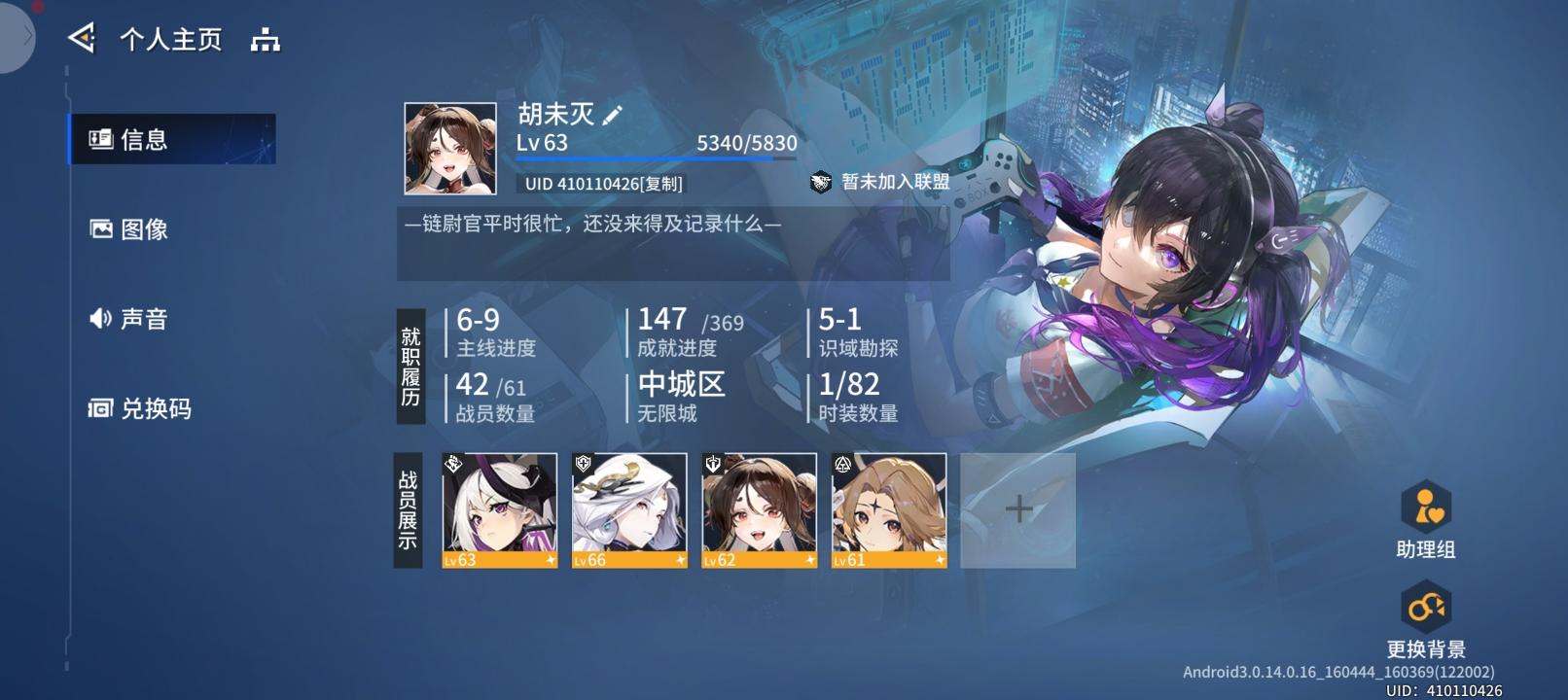1568x700 pixels.
Task: Open the org chart icon beside 个人主页
Action: coord(266,40)
